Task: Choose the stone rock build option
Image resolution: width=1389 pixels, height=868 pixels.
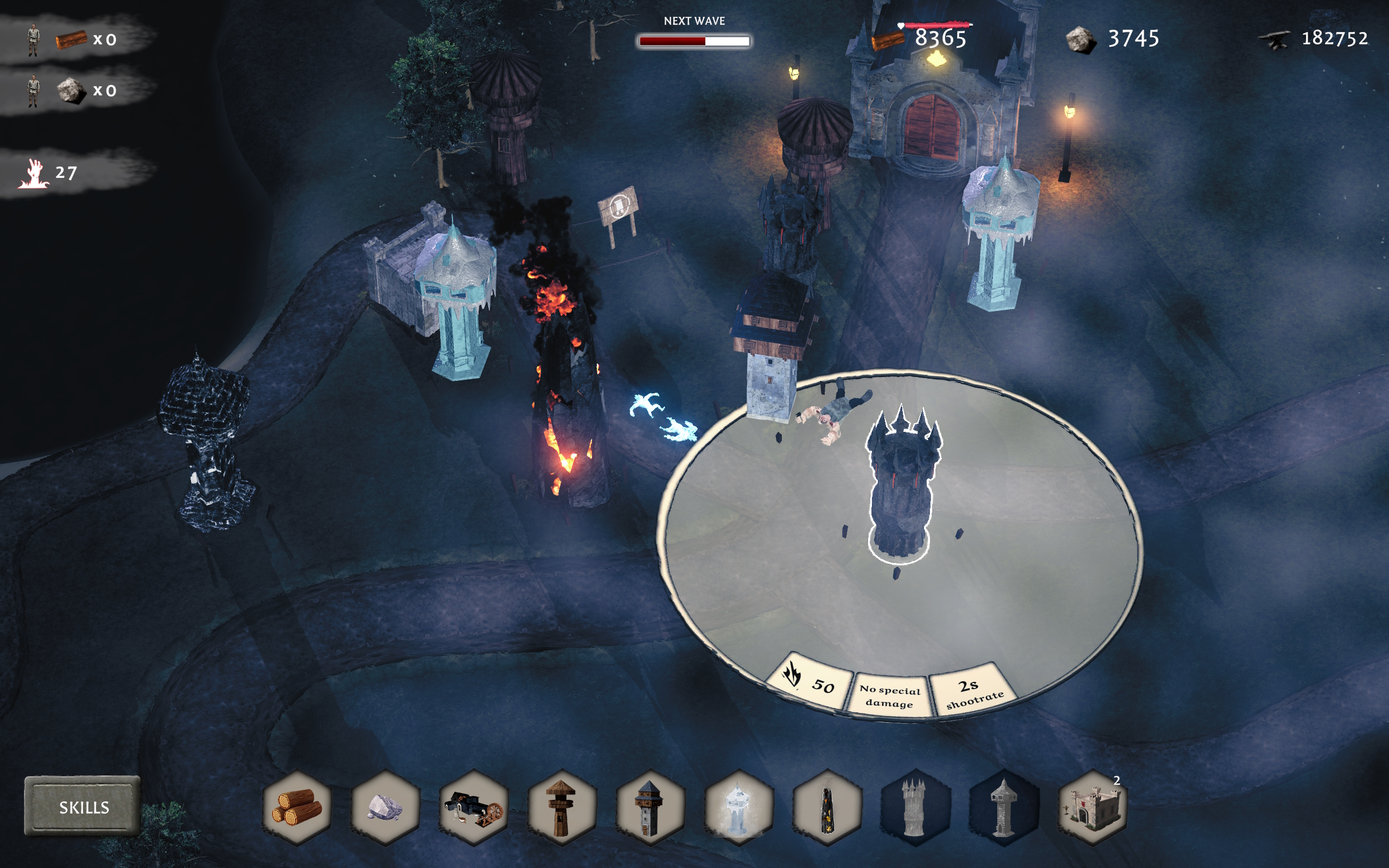Action: [x=385, y=807]
